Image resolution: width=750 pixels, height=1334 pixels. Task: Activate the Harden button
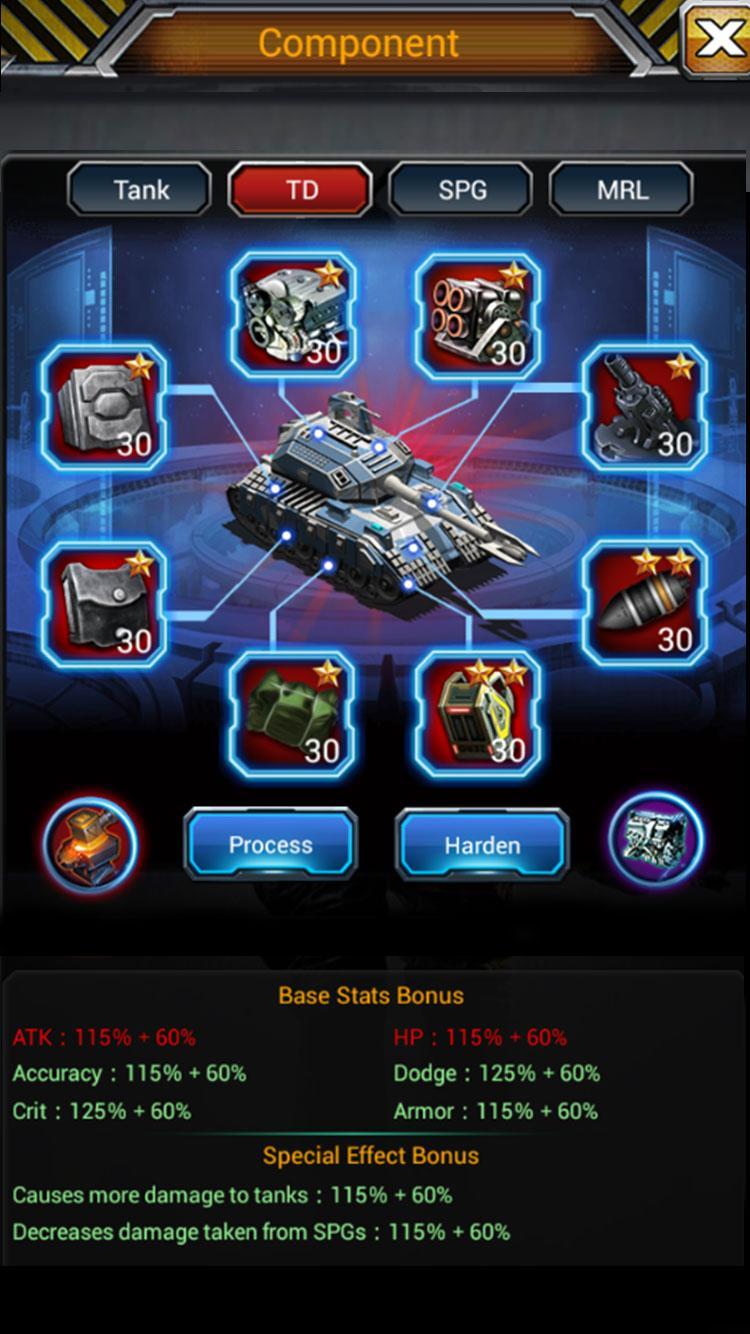tap(482, 845)
